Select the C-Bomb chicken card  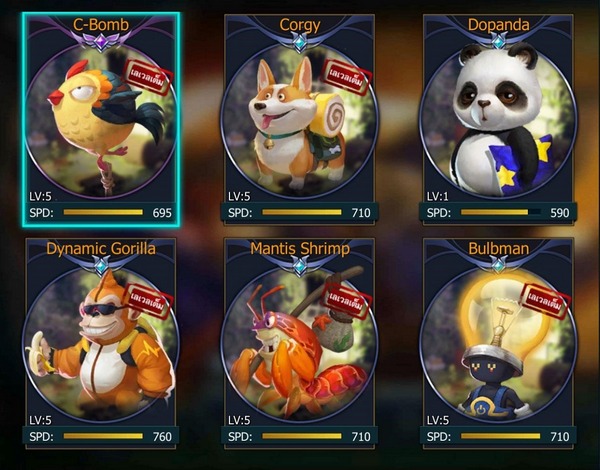100,118
